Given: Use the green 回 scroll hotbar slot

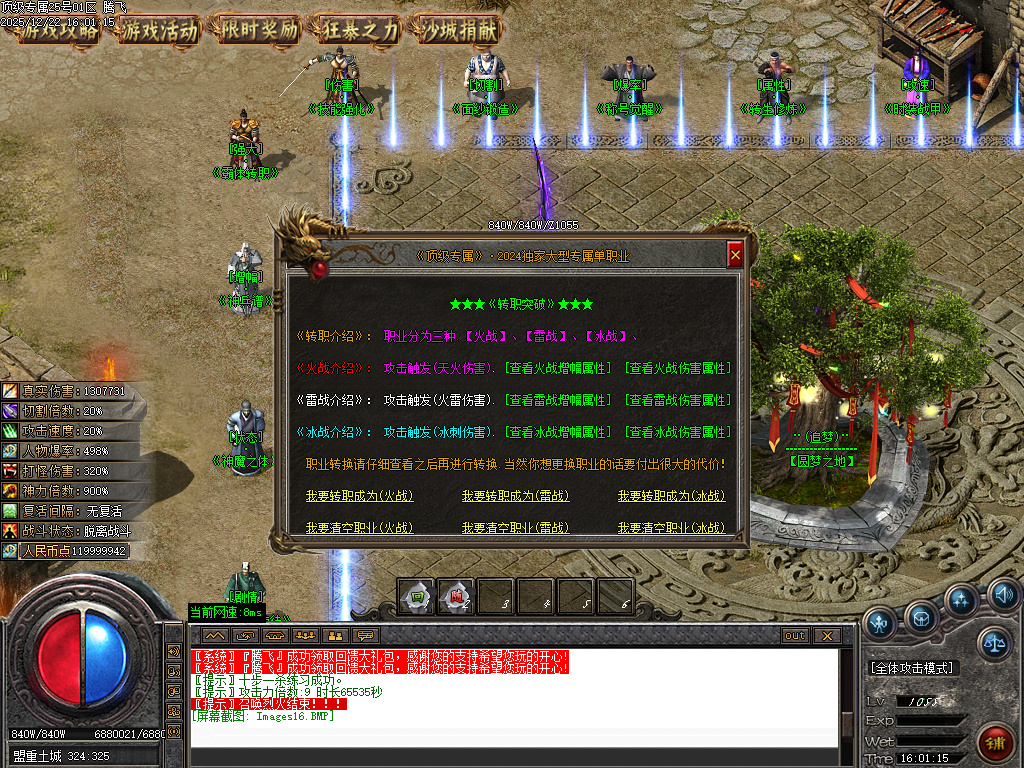Looking at the screenshot, I should pyautogui.click(x=416, y=597).
